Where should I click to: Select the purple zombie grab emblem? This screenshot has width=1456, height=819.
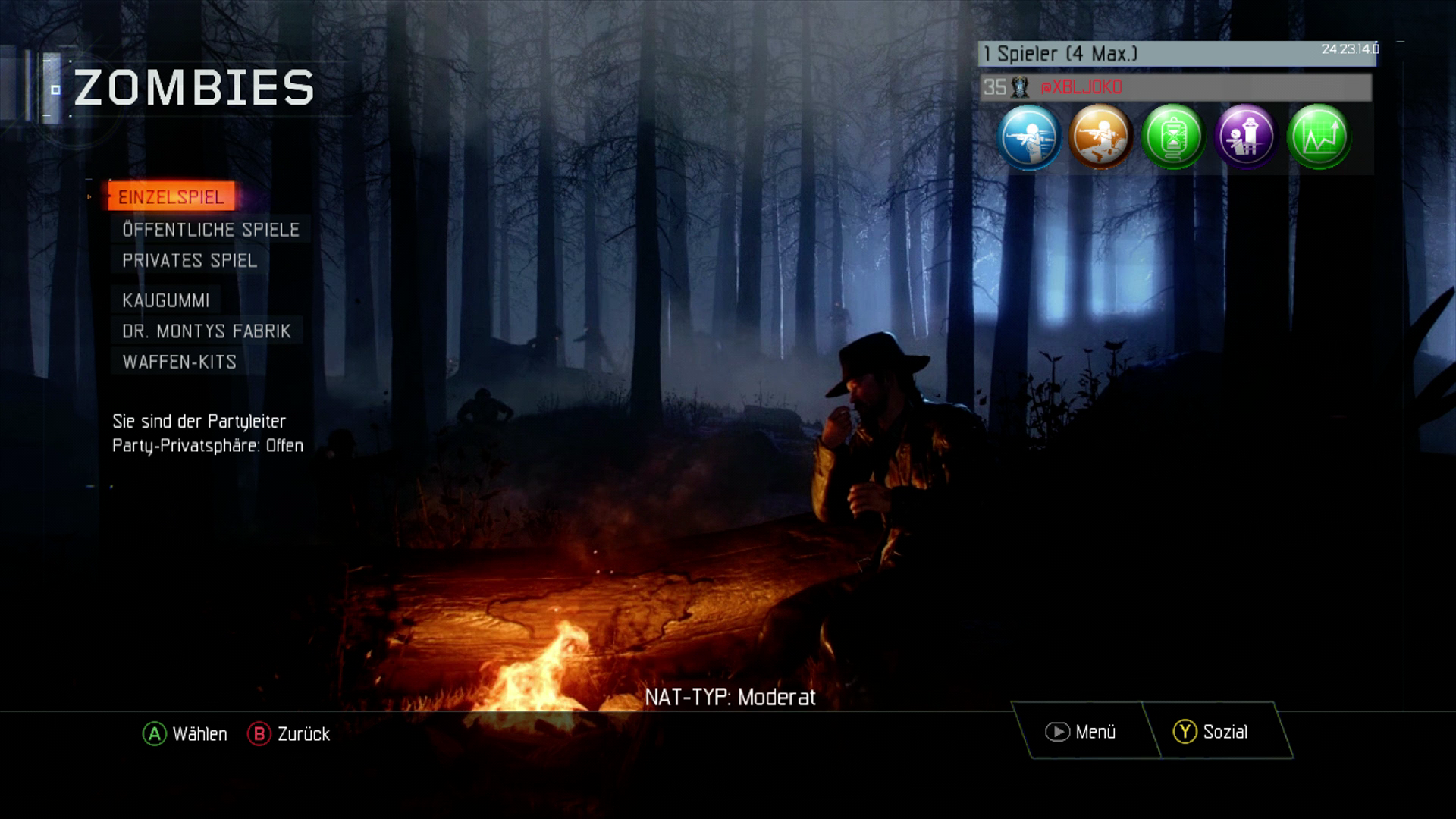(1245, 137)
